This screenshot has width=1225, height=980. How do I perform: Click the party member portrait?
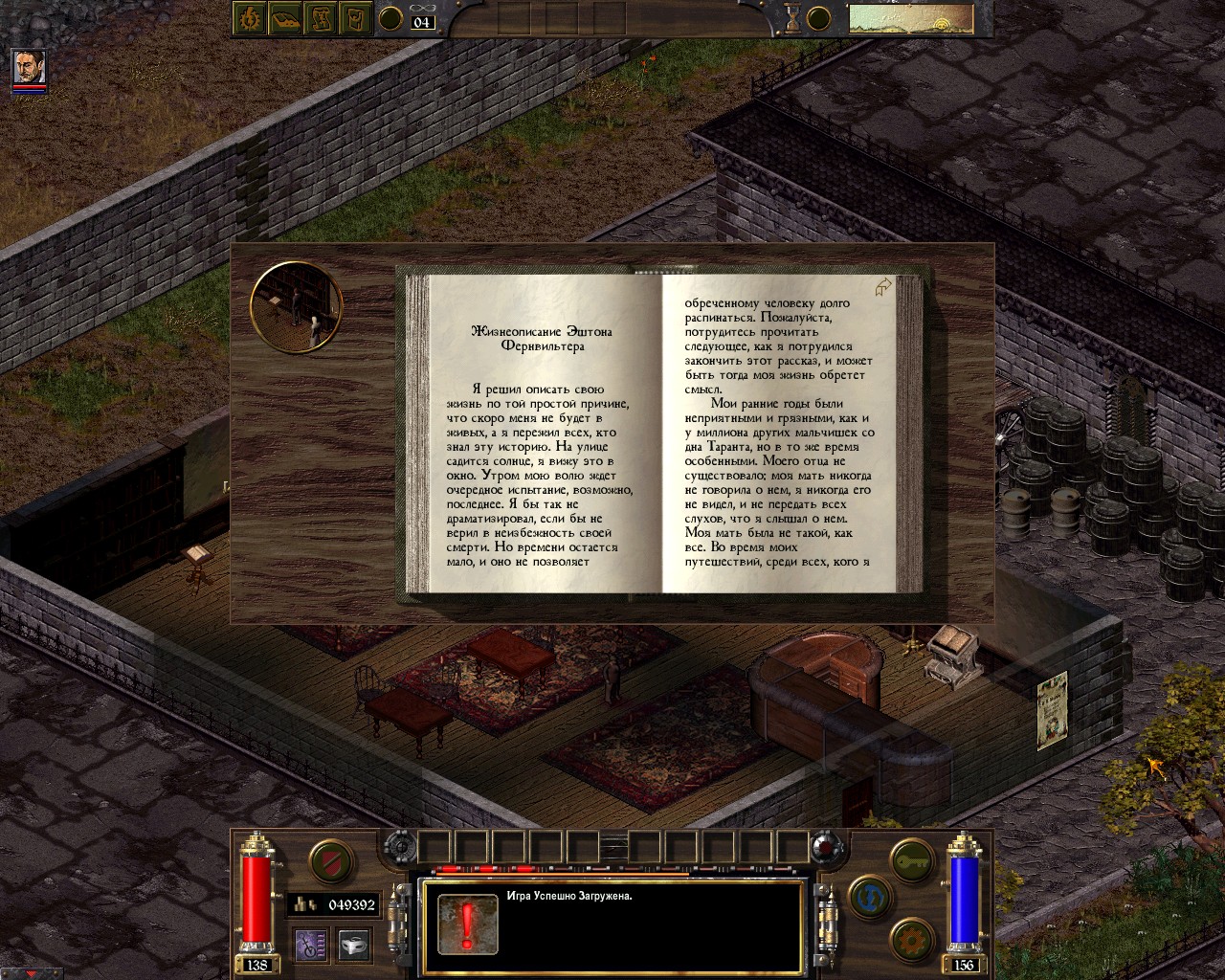29,68
